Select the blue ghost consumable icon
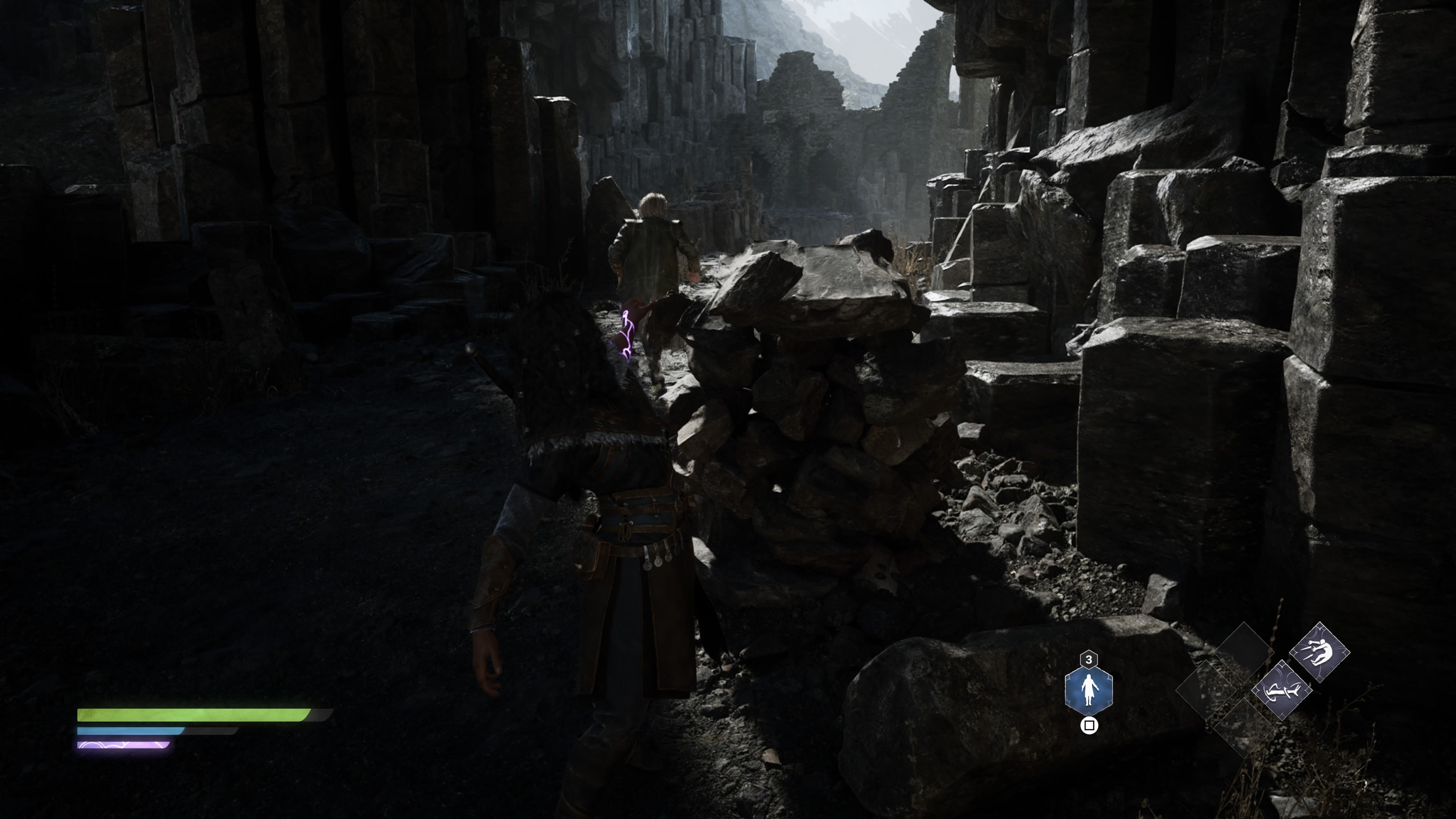The width and height of the screenshot is (1456, 819). [x=1089, y=691]
